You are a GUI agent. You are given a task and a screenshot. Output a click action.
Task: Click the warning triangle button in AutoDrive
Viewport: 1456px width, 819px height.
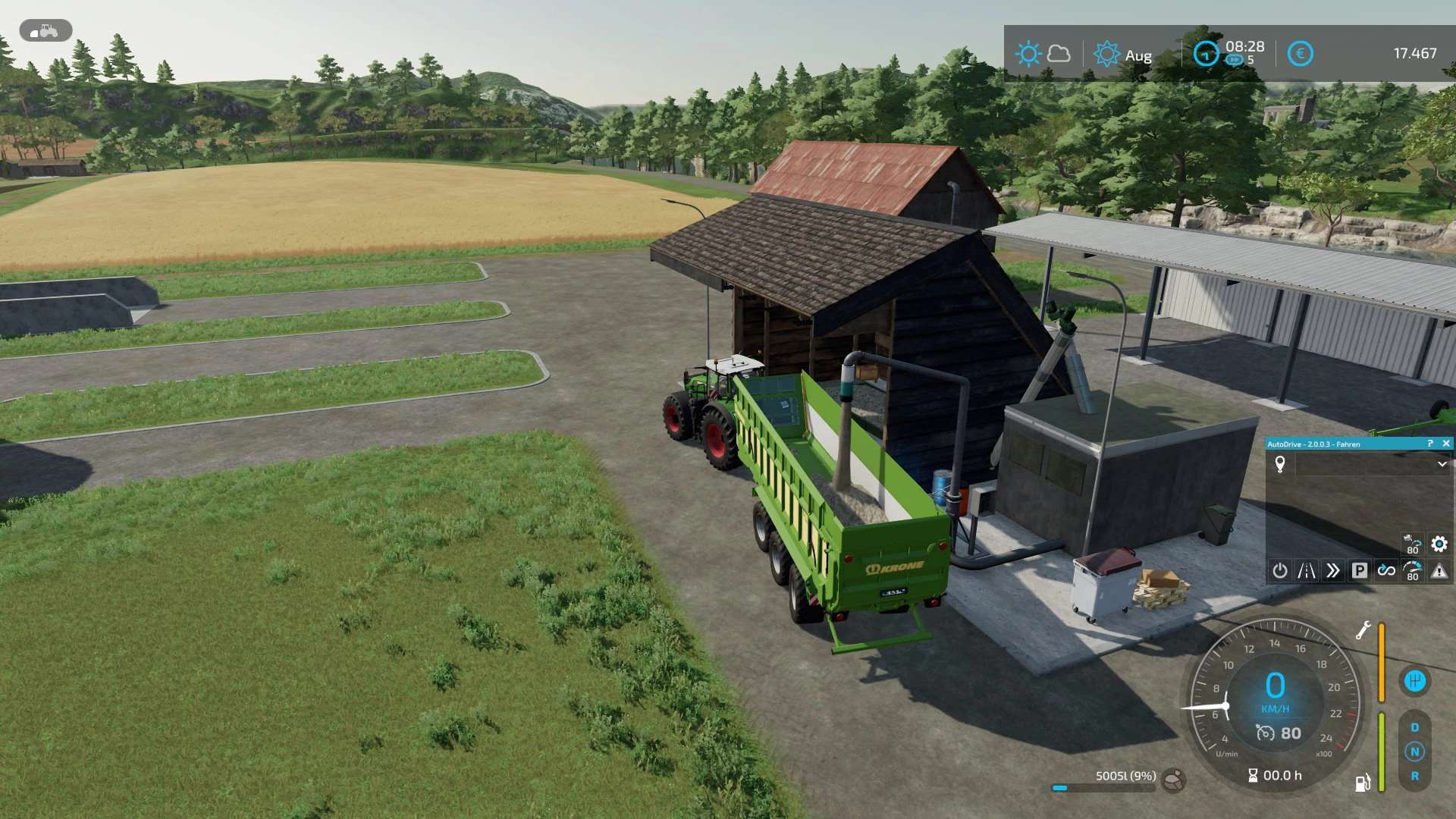(x=1439, y=570)
